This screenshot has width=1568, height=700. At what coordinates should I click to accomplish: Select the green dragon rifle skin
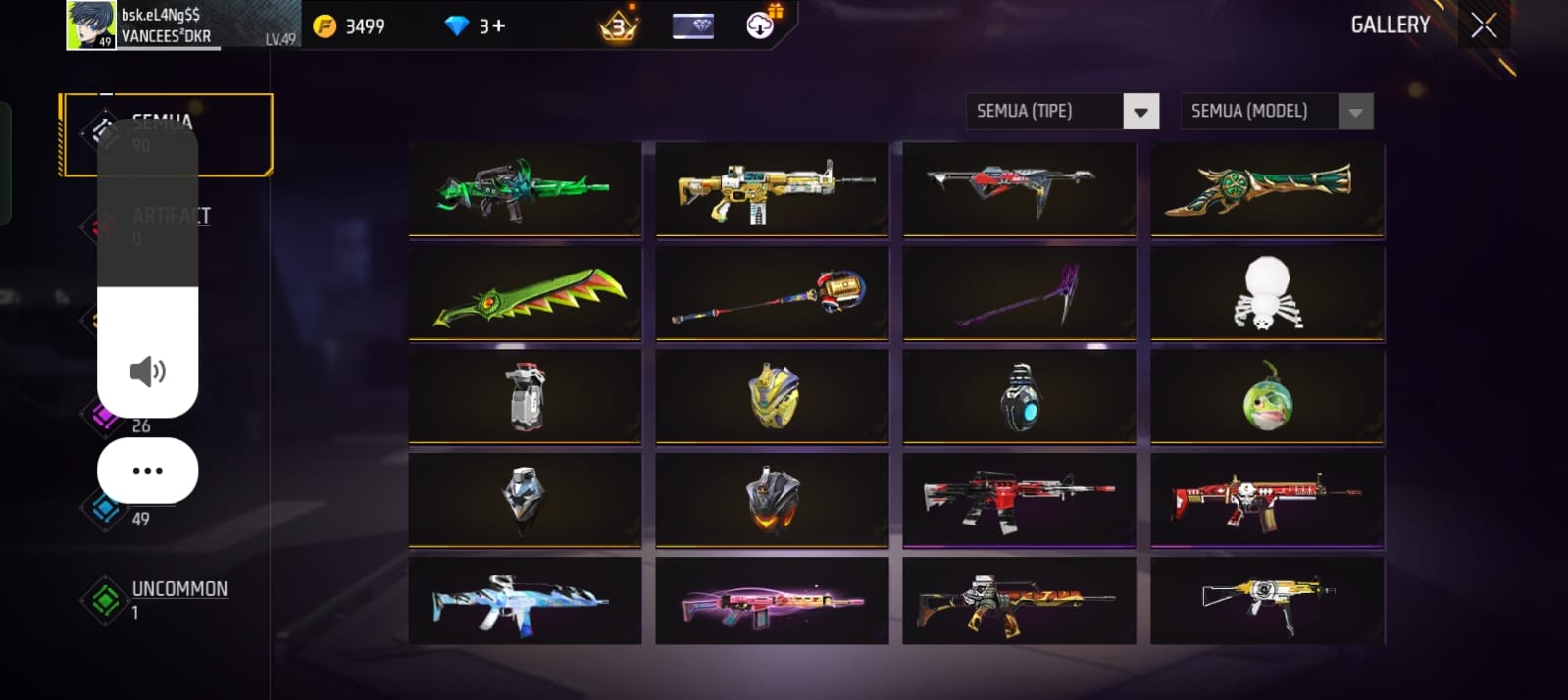pyautogui.click(x=525, y=188)
